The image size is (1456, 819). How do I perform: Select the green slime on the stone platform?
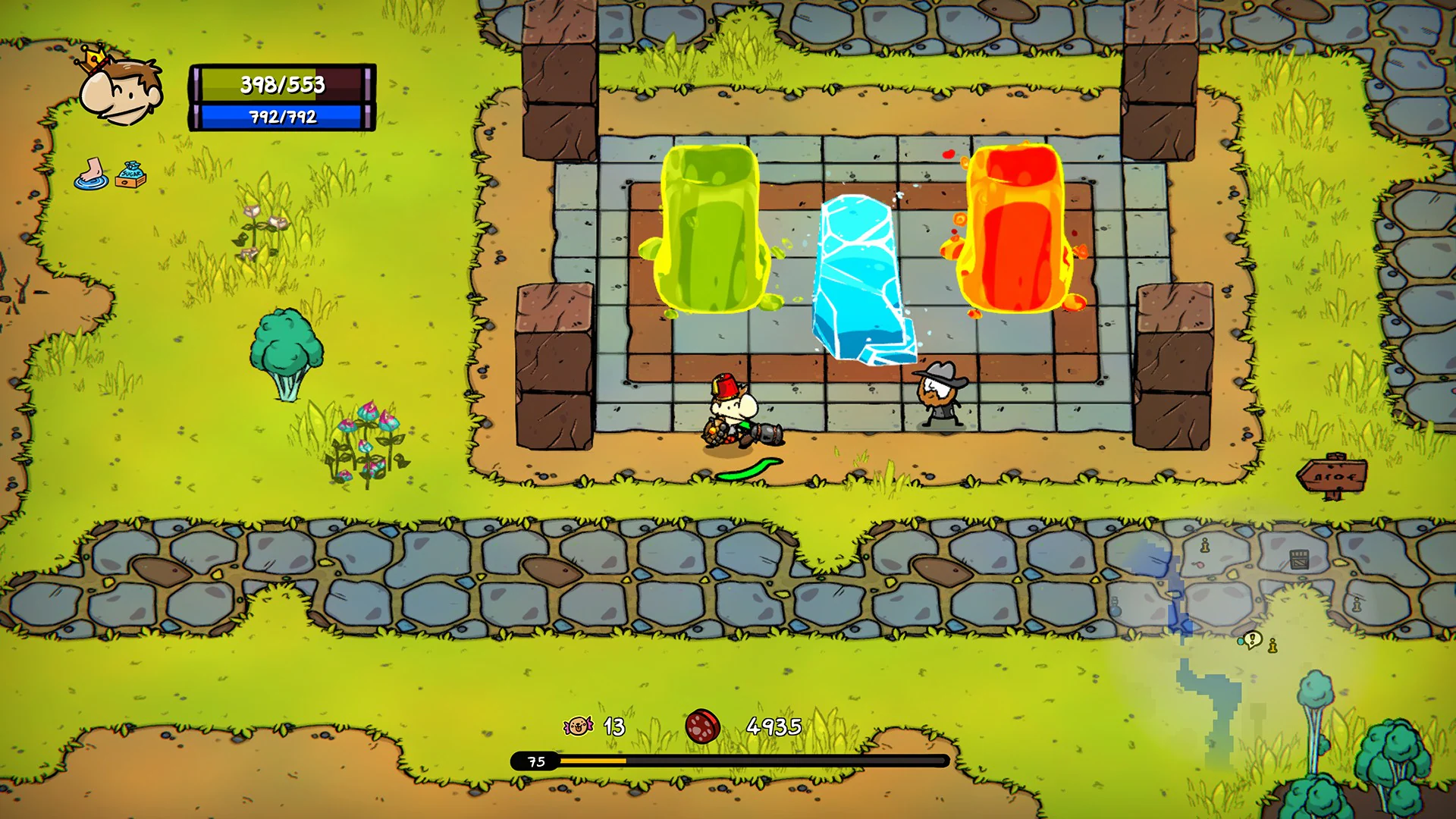click(713, 227)
